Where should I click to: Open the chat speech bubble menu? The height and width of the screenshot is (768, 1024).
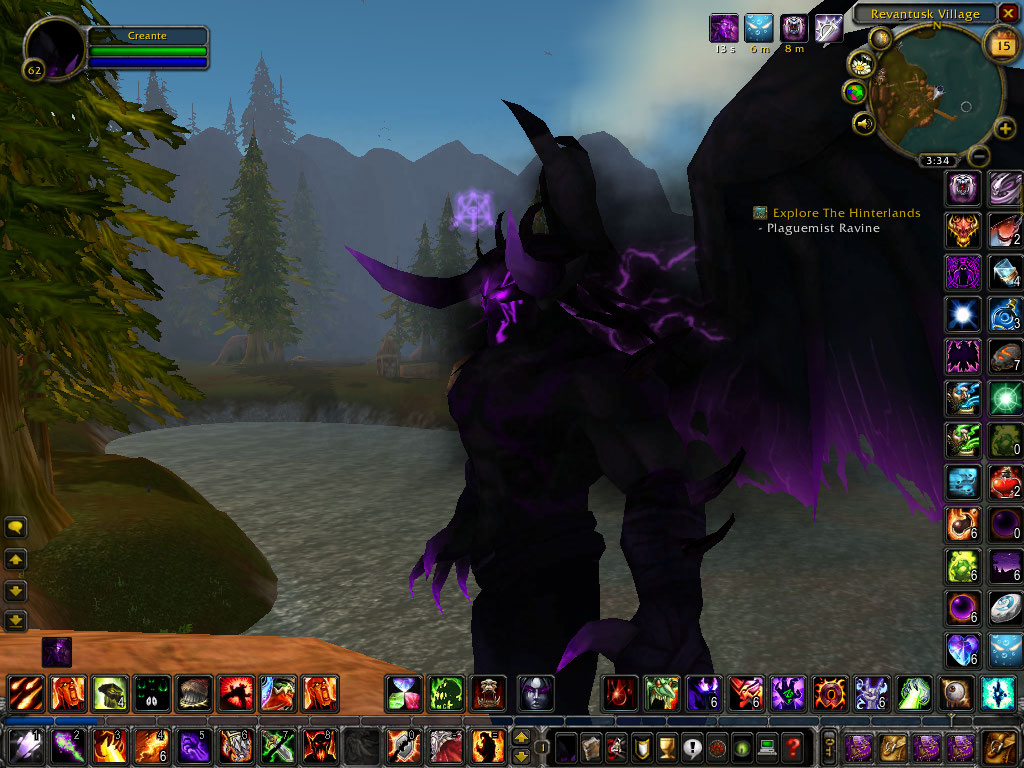click(x=15, y=527)
